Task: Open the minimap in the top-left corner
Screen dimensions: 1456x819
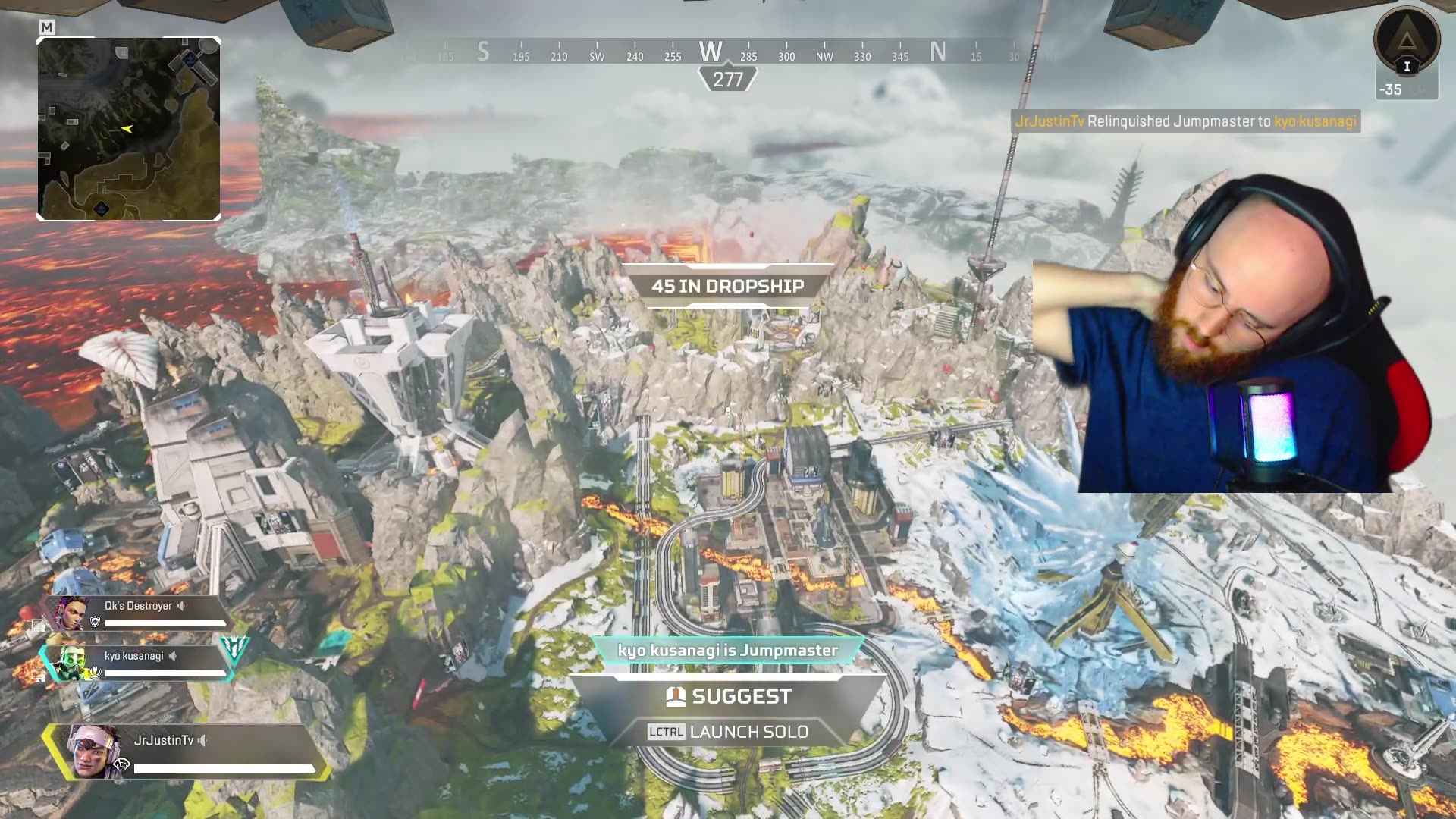Action: point(129,129)
